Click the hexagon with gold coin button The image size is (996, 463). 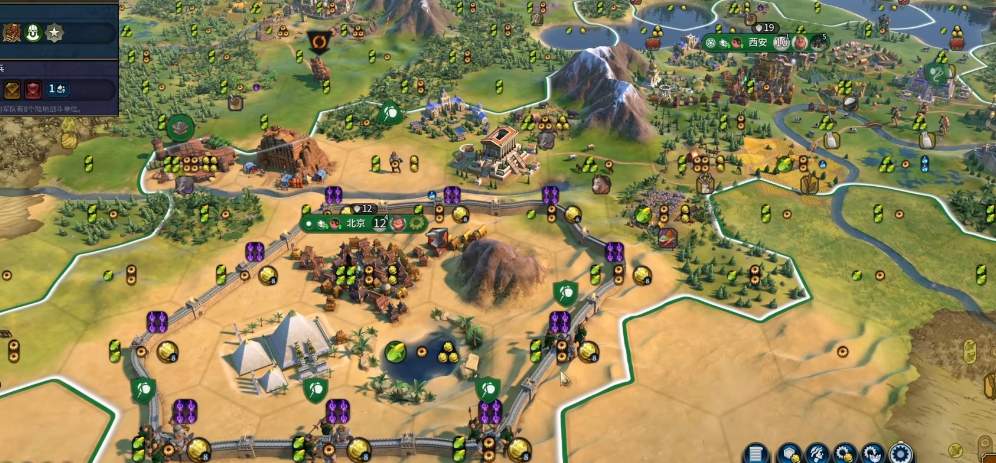(x=788, y=453)
